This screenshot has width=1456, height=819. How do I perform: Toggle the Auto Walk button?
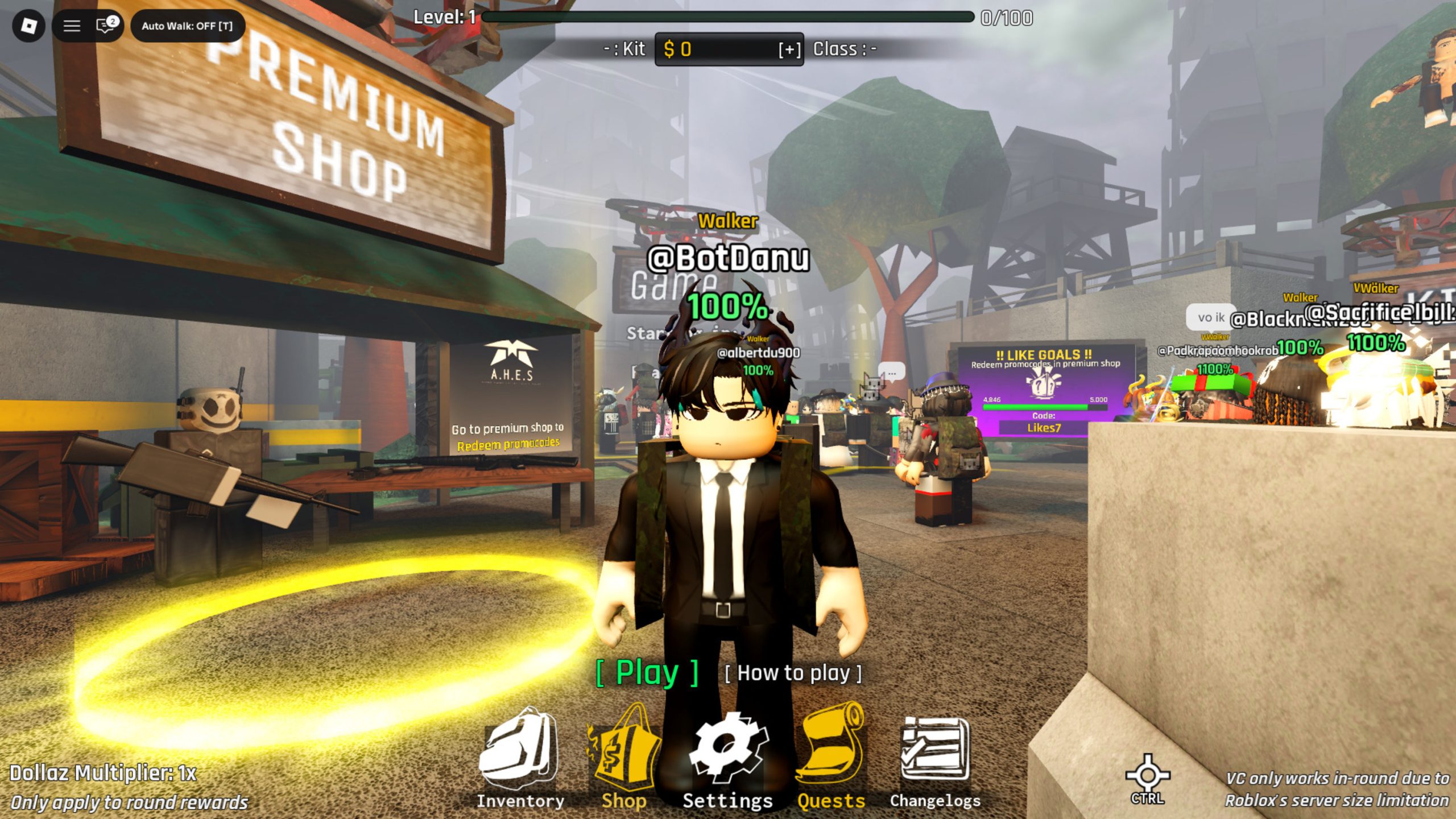point(187,26)
